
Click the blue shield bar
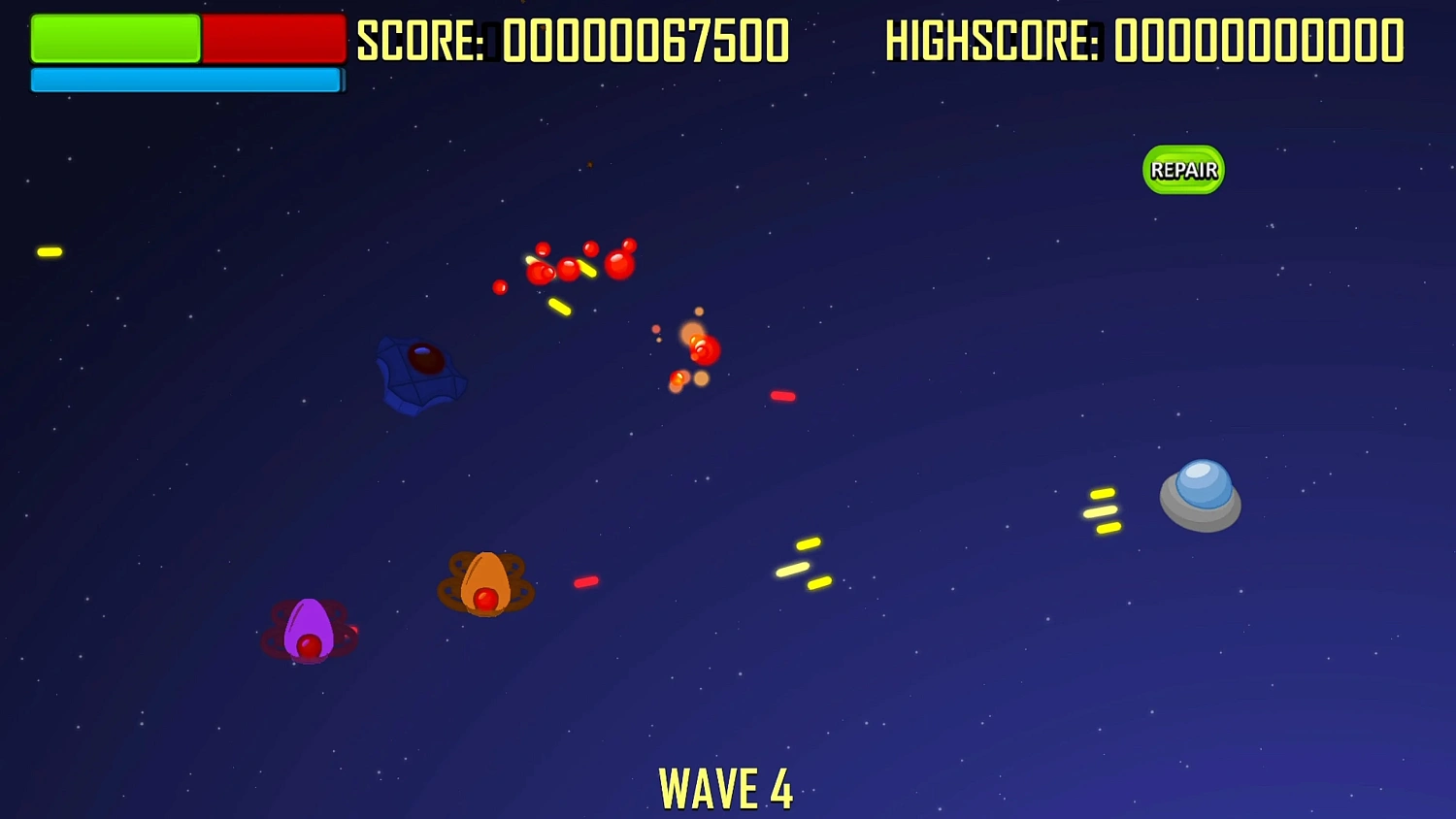click(x=184, y=81)
